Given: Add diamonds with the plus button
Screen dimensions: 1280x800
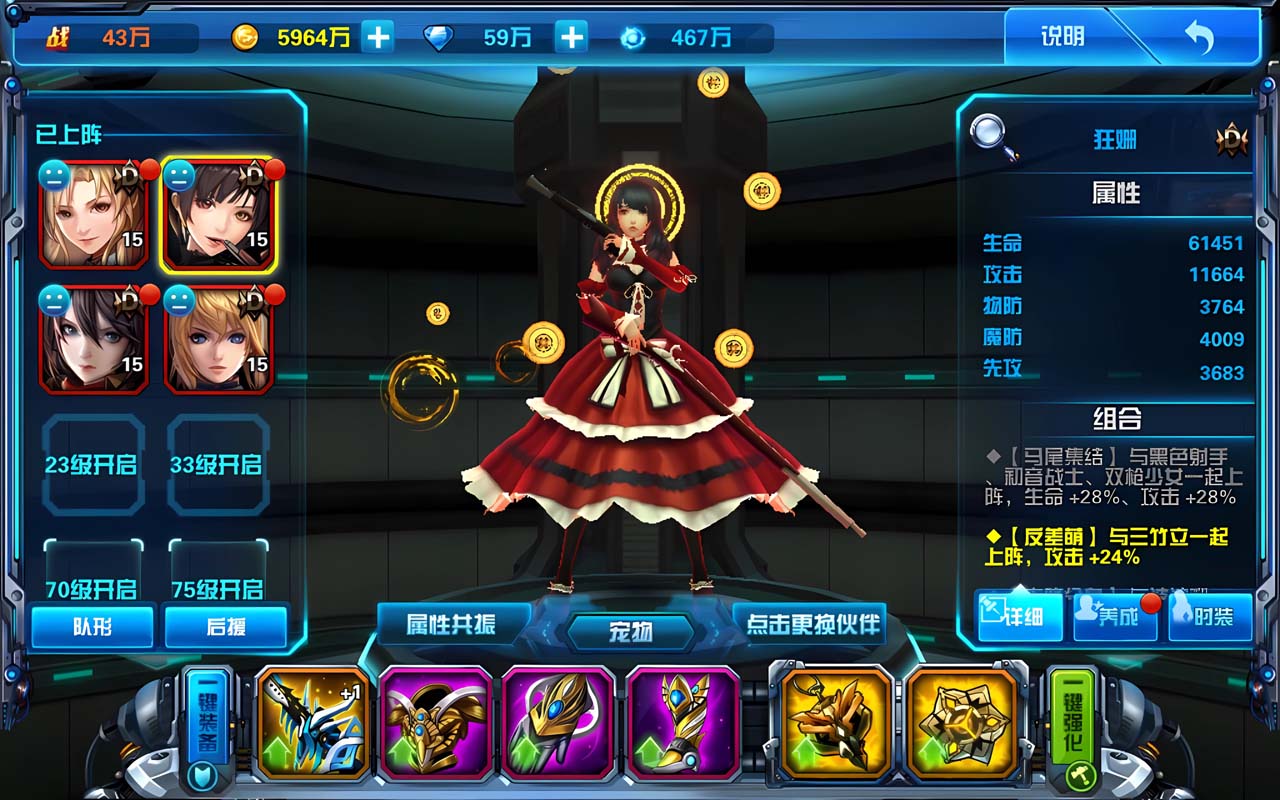Looking at the screenshot, I should (x=571, y=38).
